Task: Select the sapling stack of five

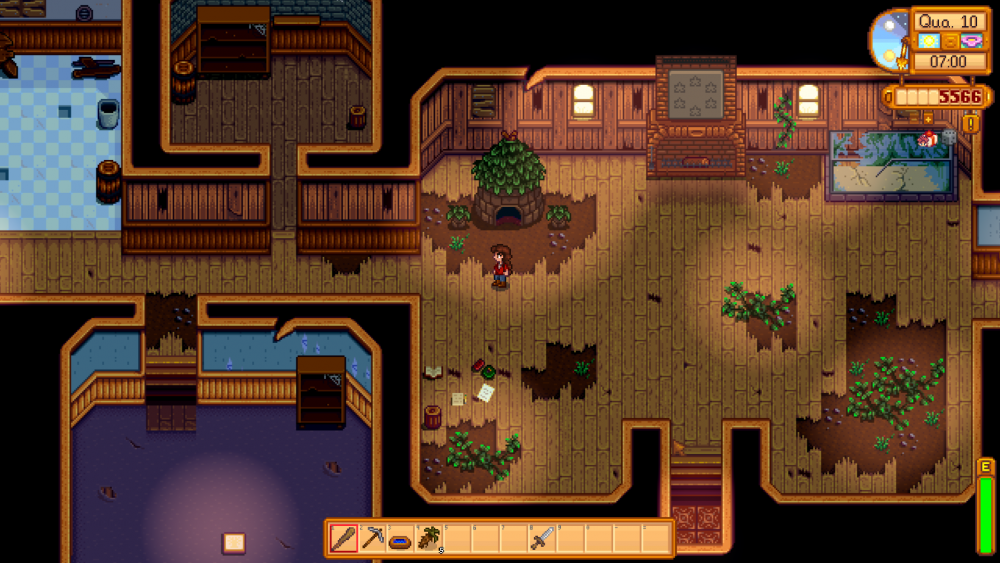Action: 429,539
